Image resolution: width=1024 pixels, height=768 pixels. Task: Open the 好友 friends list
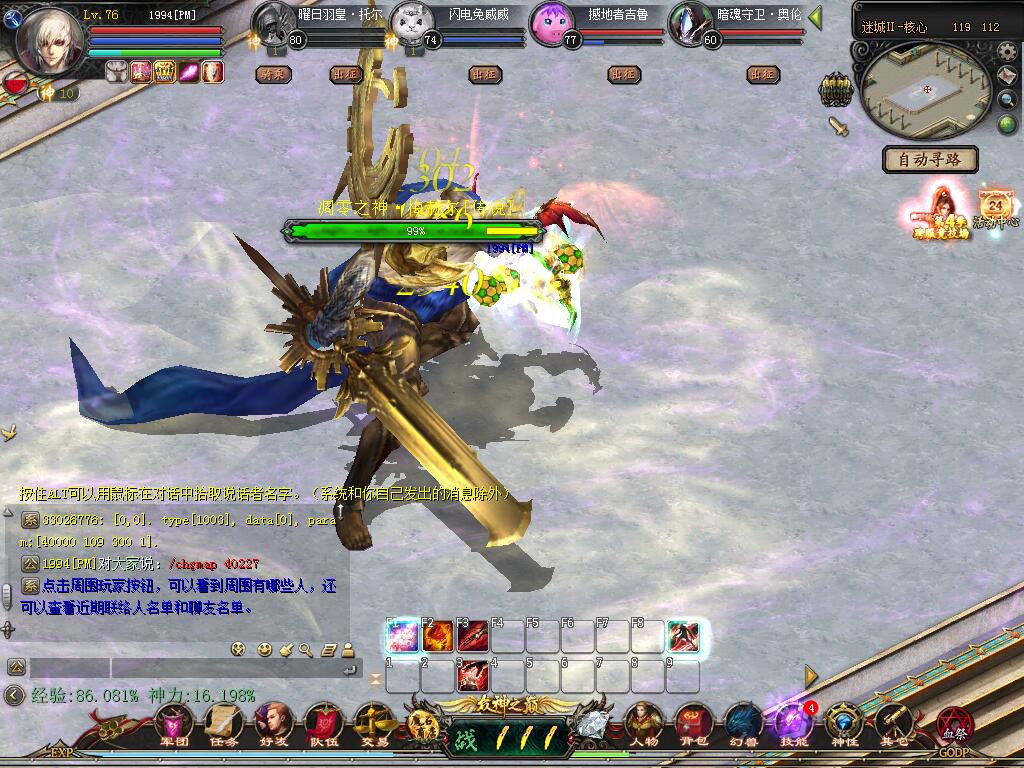tap(272, 722)
